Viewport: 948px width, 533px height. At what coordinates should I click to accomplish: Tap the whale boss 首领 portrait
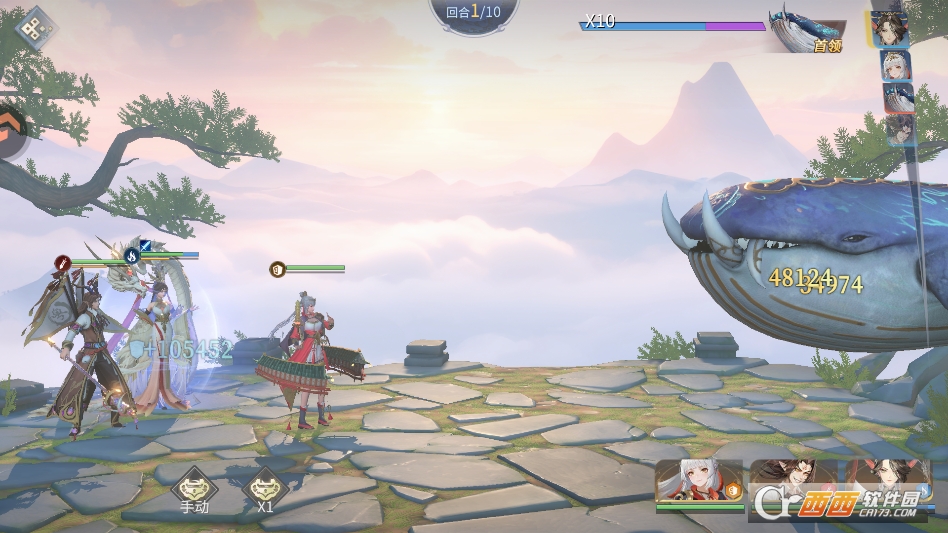click(x=806, y=30)
